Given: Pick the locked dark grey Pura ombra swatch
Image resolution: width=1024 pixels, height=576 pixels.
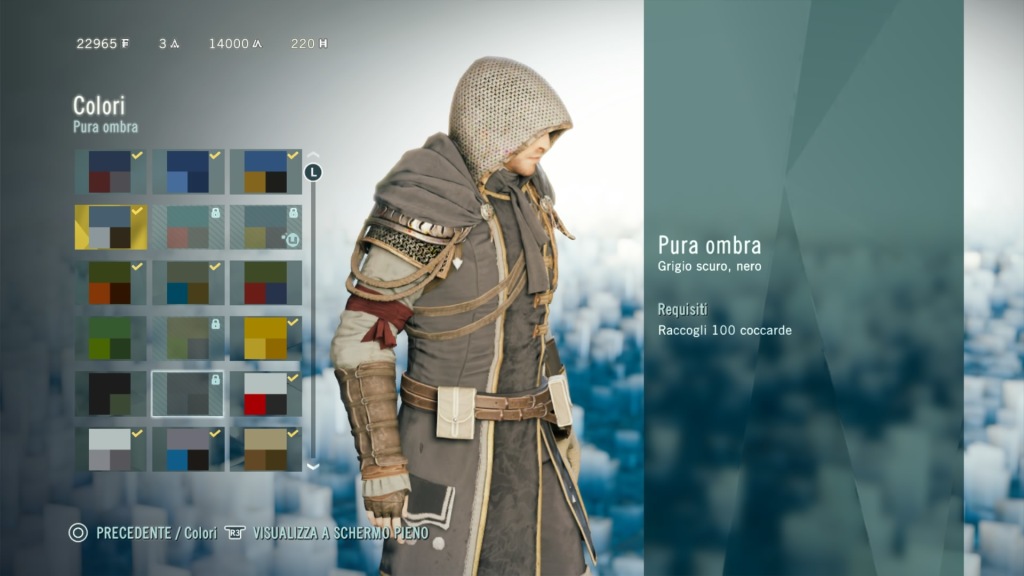Looking at the screenshot, I should [188, 394].
